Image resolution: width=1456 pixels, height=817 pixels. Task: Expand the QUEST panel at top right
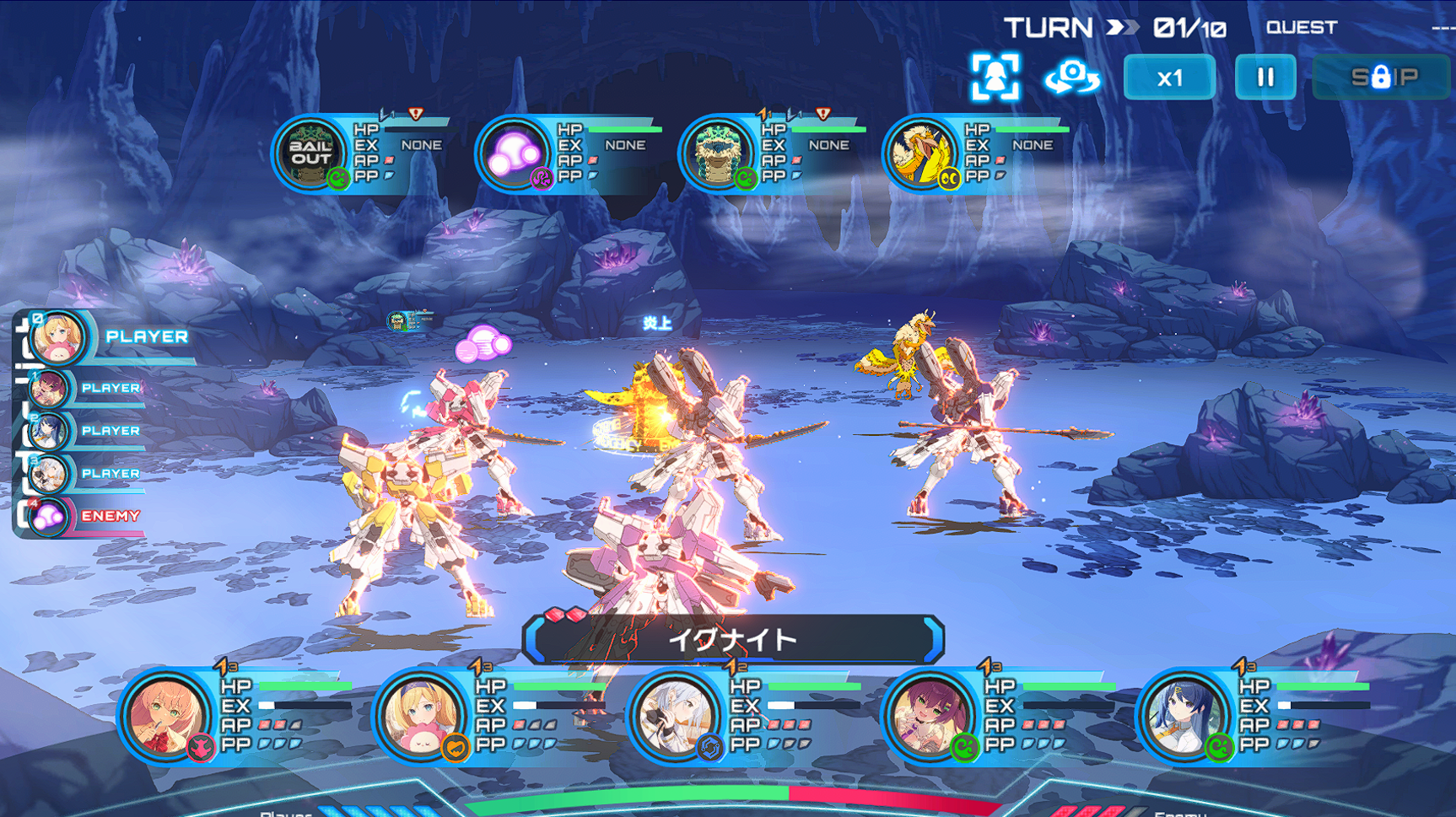1302,26
